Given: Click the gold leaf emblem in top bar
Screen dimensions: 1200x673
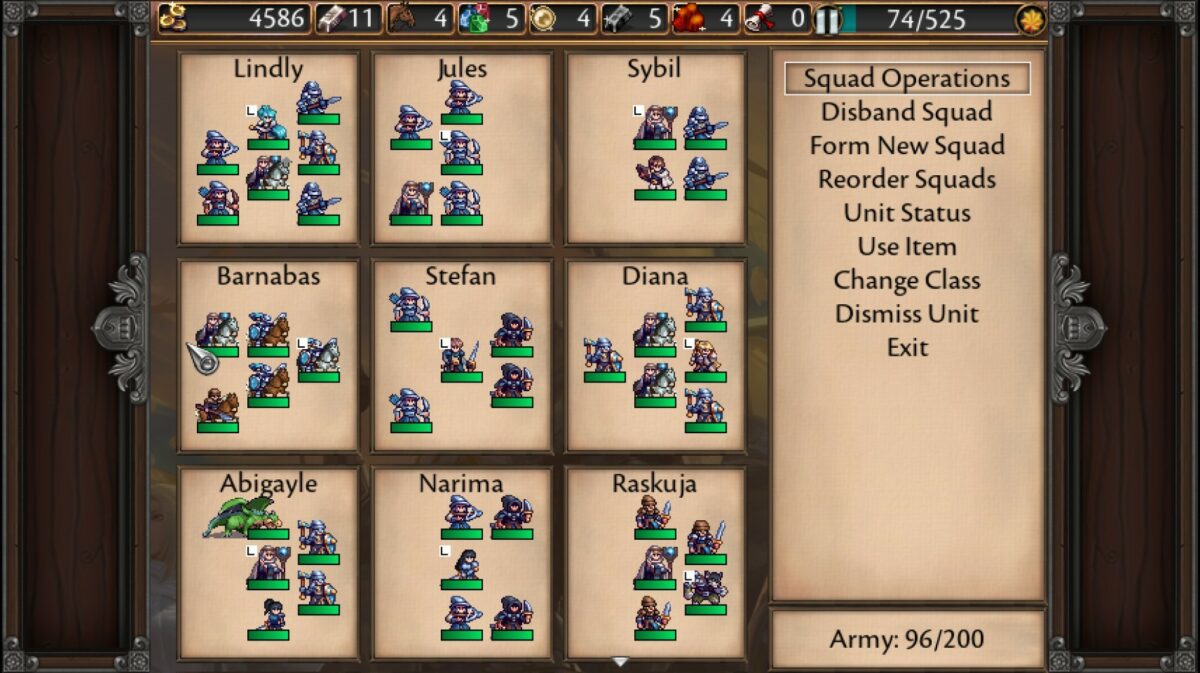Looking at the screenshot, I should (1030, 19).
